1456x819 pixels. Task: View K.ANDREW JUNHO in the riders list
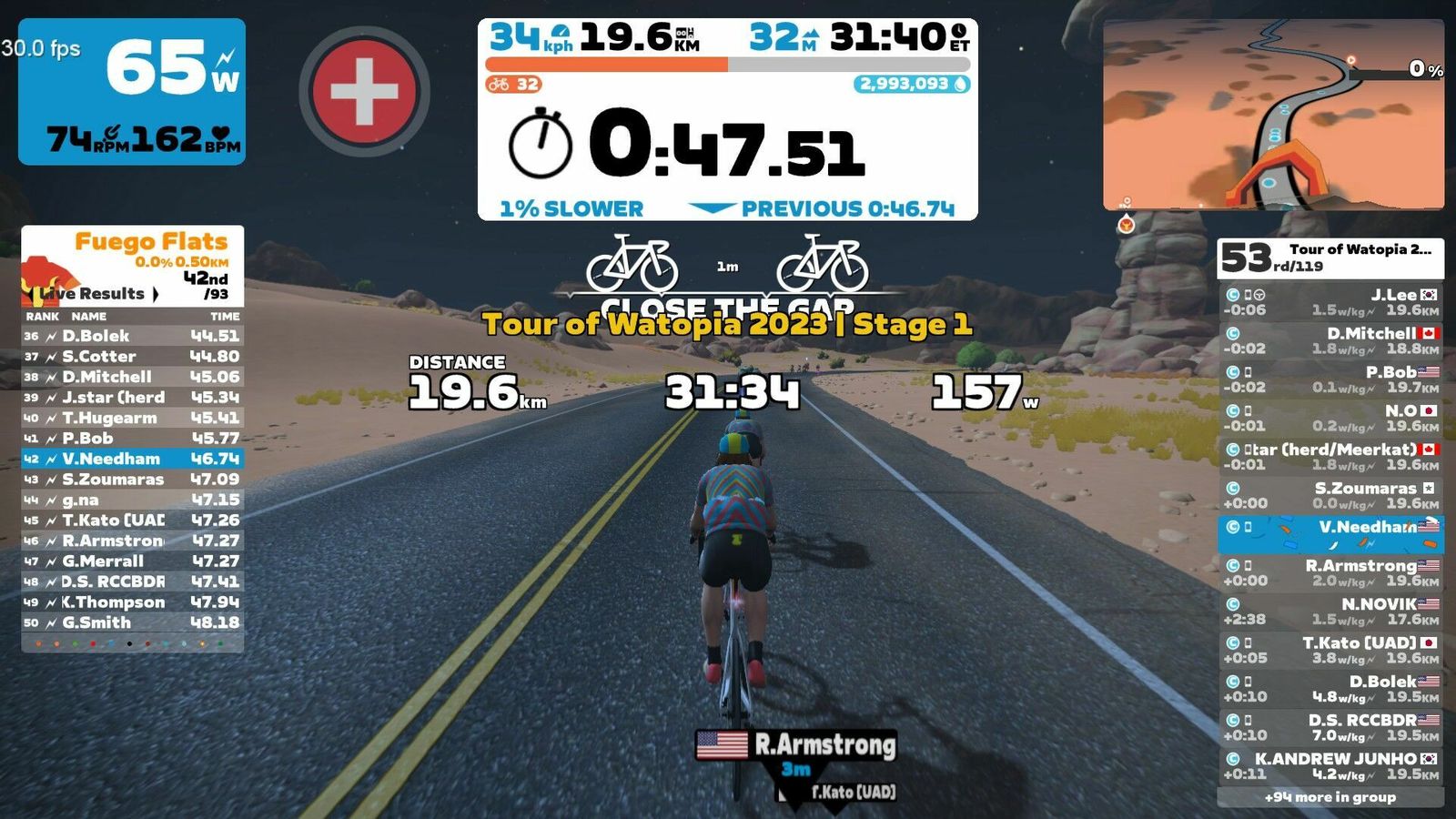click(x=1330, y=765)
